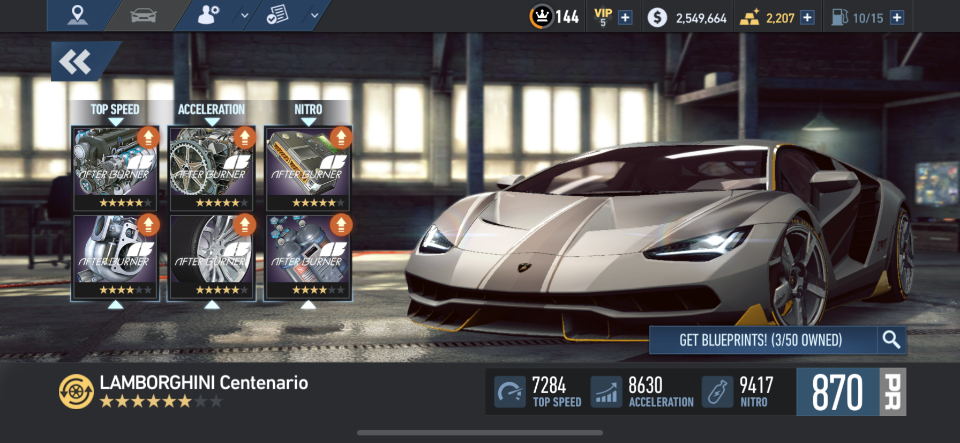Open the map pin tab
The width and height of the screenshot is (960, 443).
78,15
